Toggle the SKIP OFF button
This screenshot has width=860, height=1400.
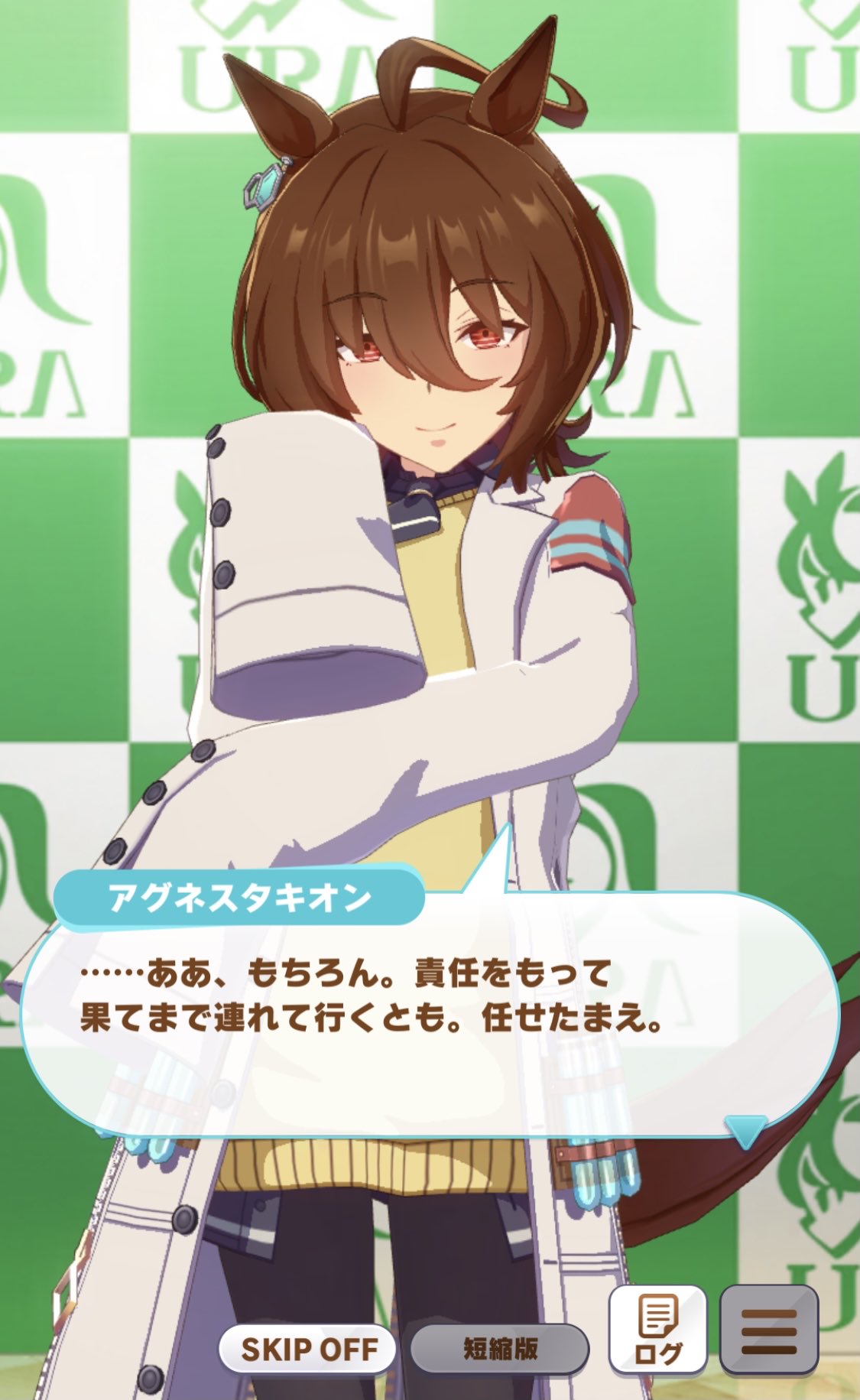point(308,1349)
